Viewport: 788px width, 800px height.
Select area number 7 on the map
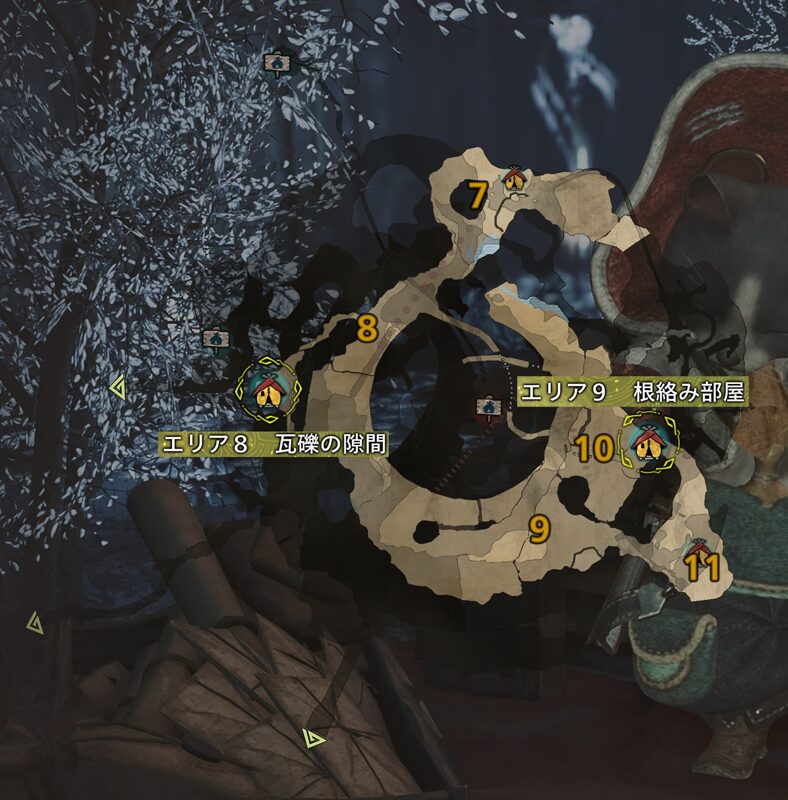coord(477,195)
